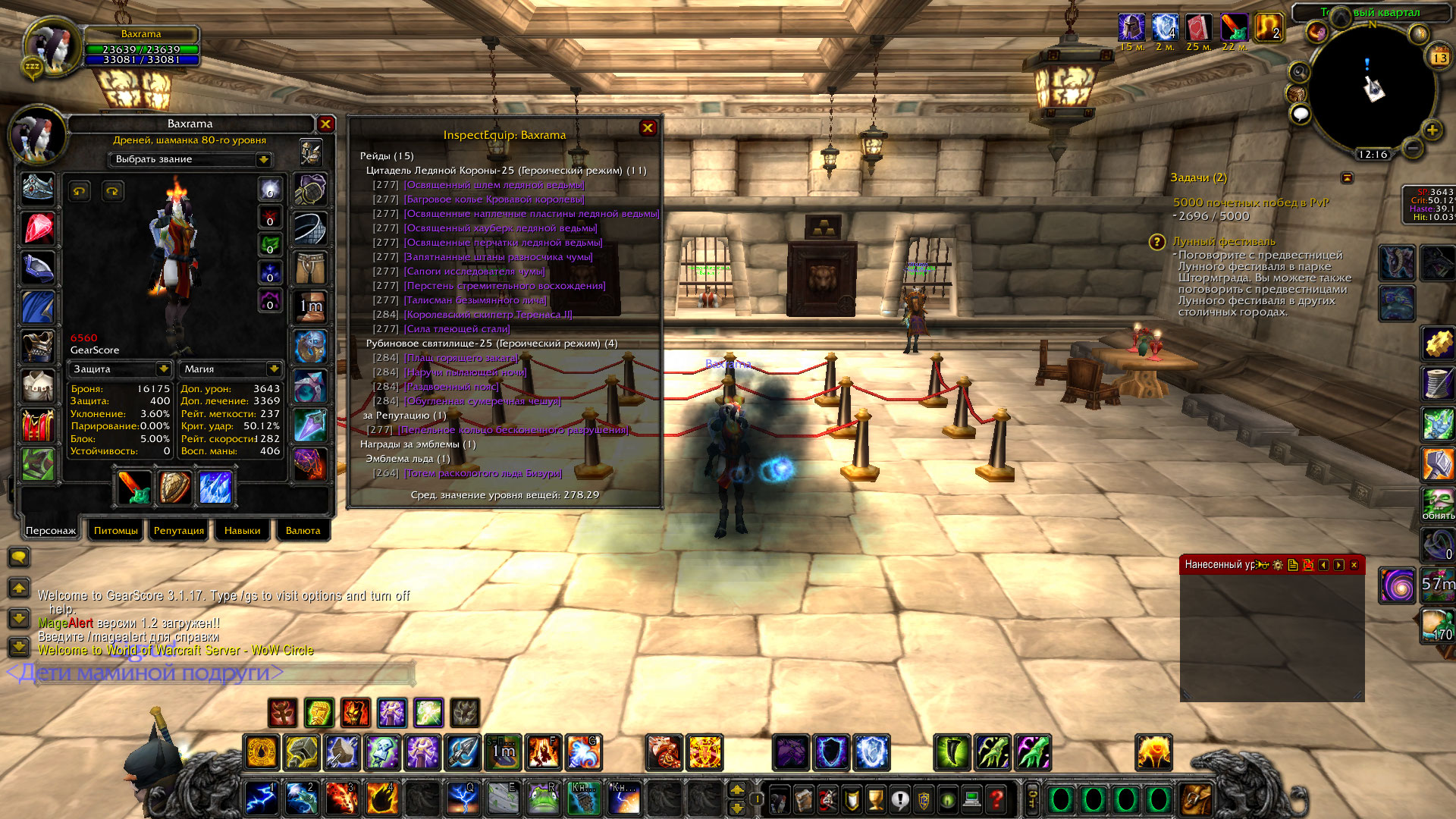Close the damage meter window
Viewport: 1456px width, 819px height.
(1354, 565)
